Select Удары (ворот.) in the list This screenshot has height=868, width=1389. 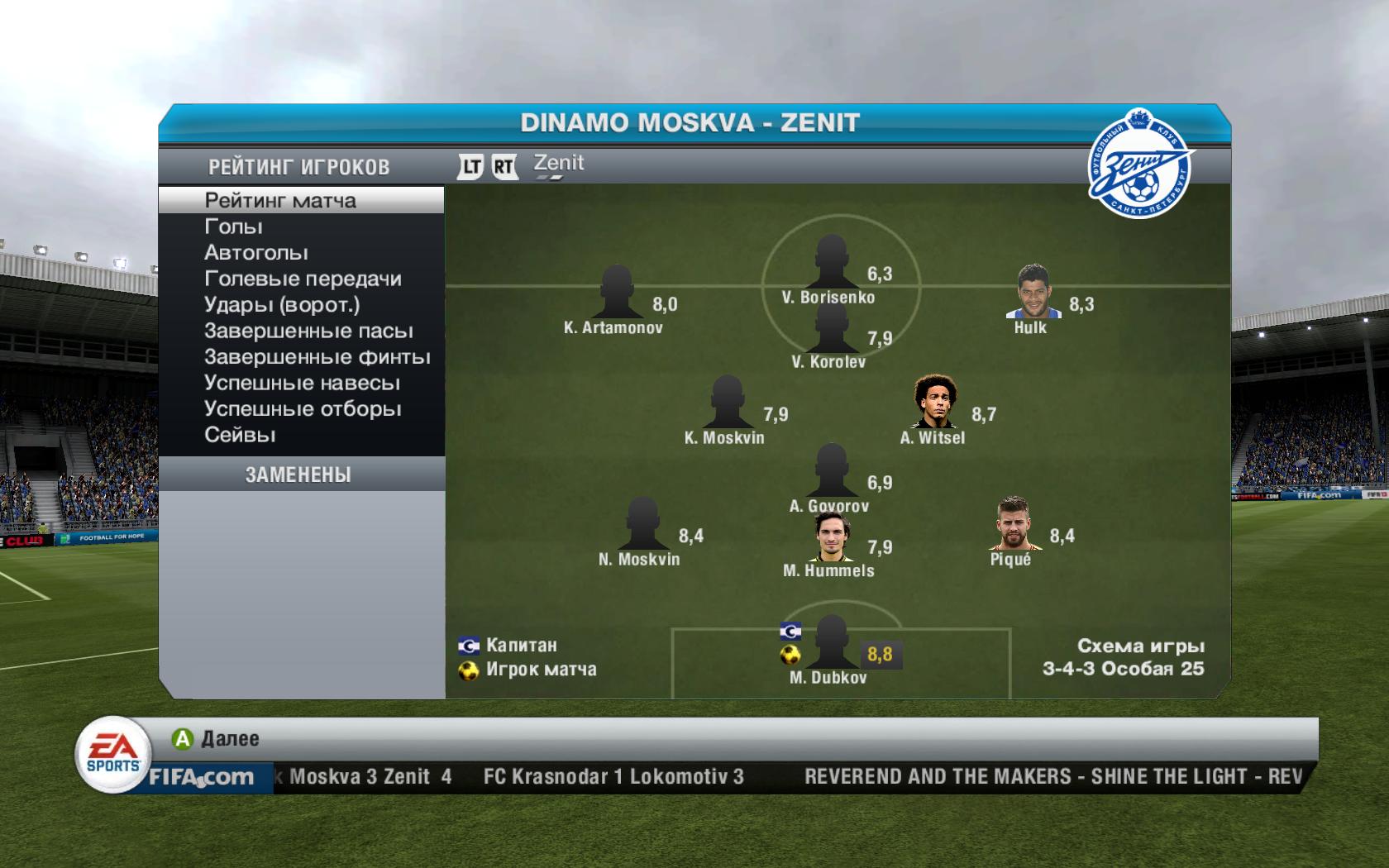[282, 305]
